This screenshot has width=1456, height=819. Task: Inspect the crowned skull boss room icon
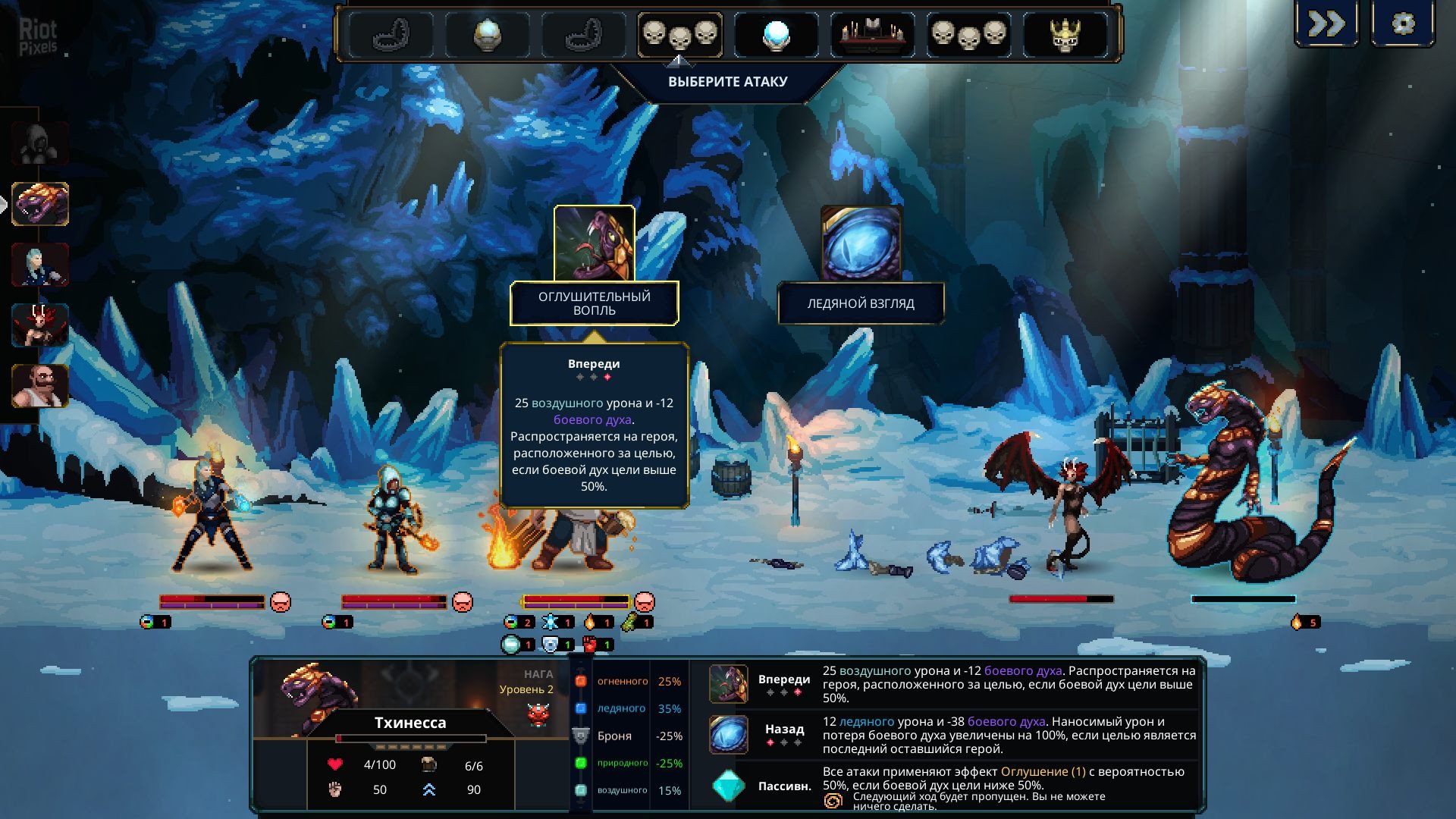coord(1065,35)
